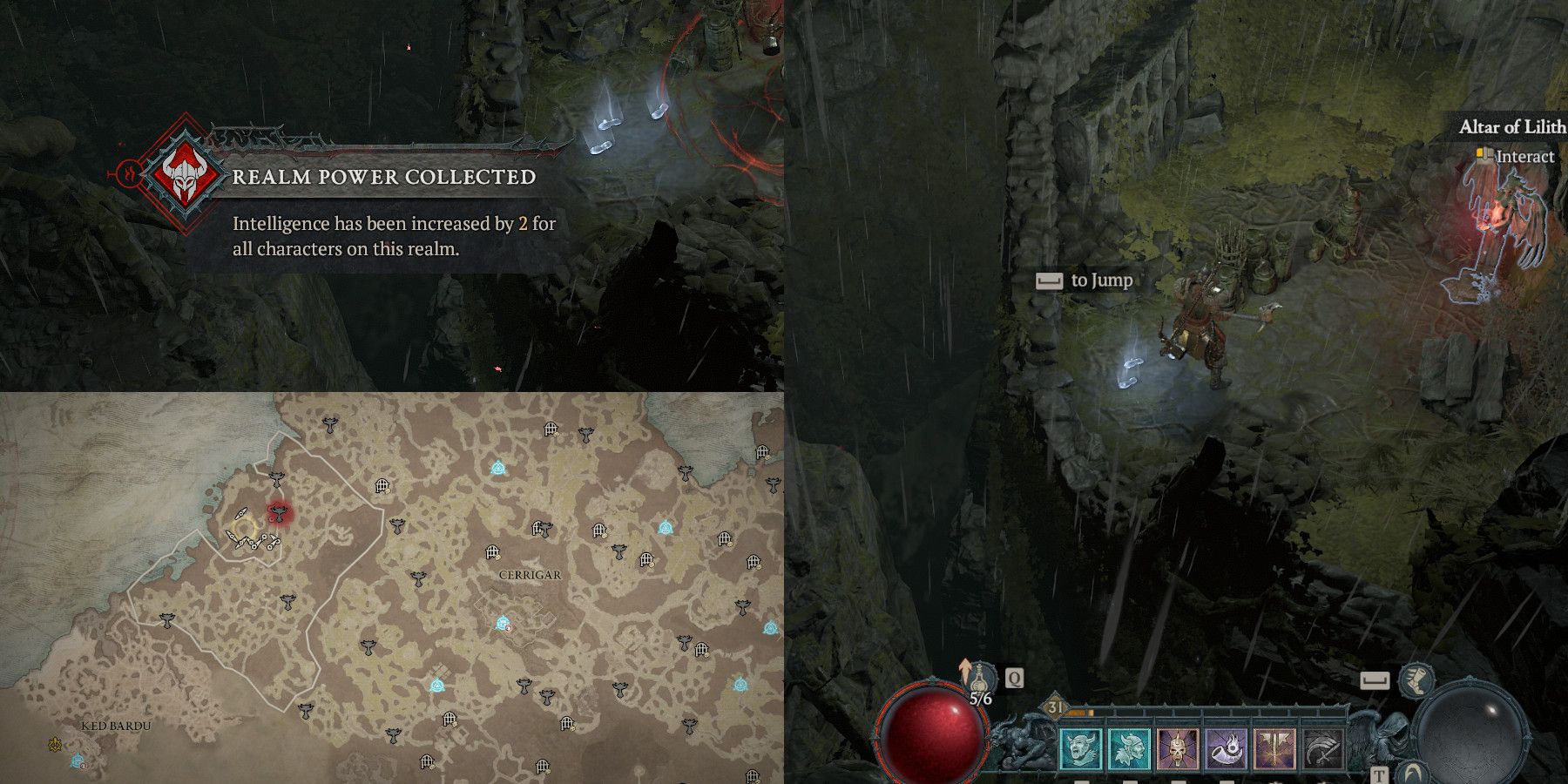Click the 'to Jump' key prompt
Image resolution: width=1568 pixels, height=784 pixels.
(x=1085, y=280)
